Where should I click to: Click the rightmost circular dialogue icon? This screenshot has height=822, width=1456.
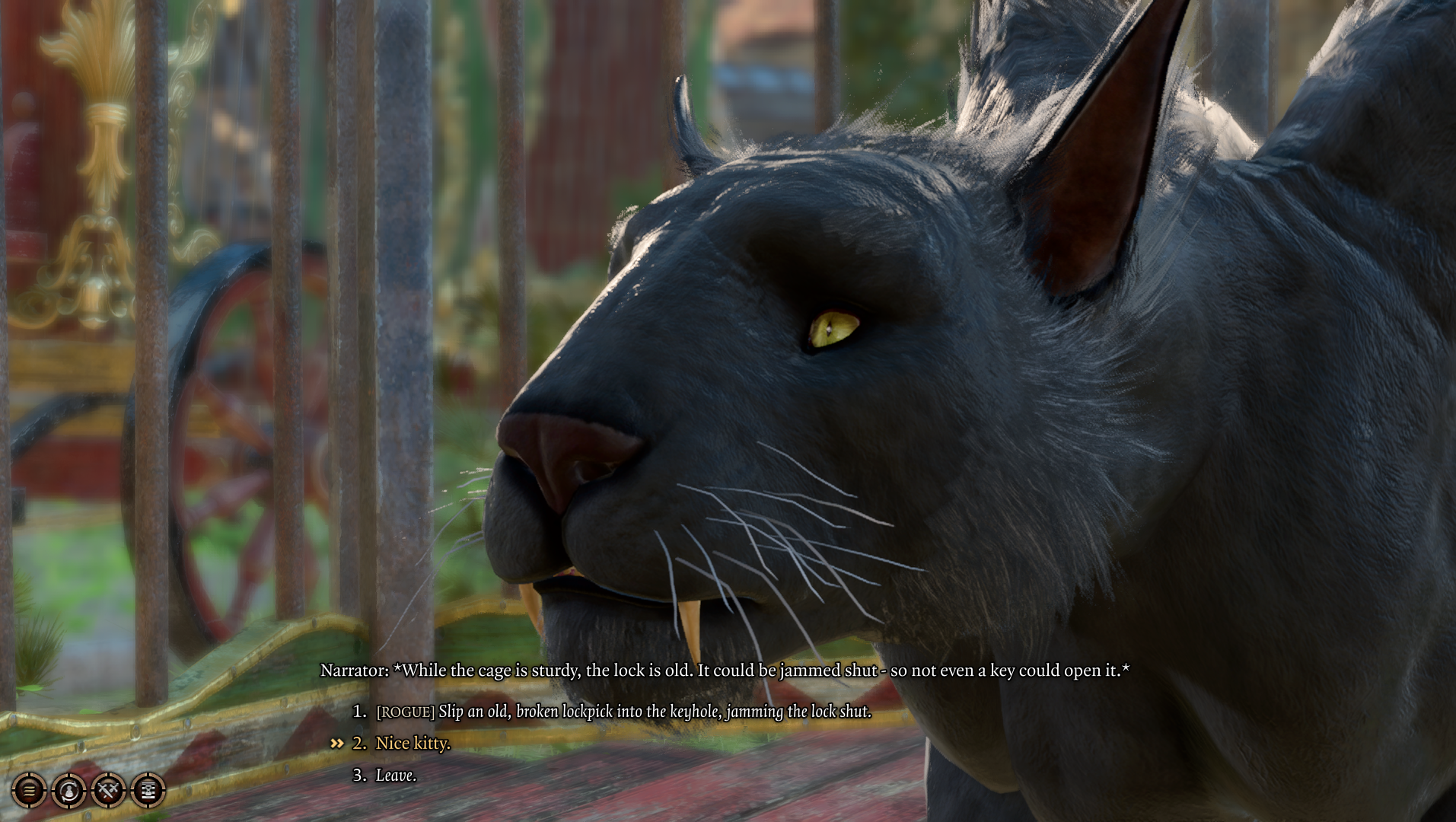(148, 792)
